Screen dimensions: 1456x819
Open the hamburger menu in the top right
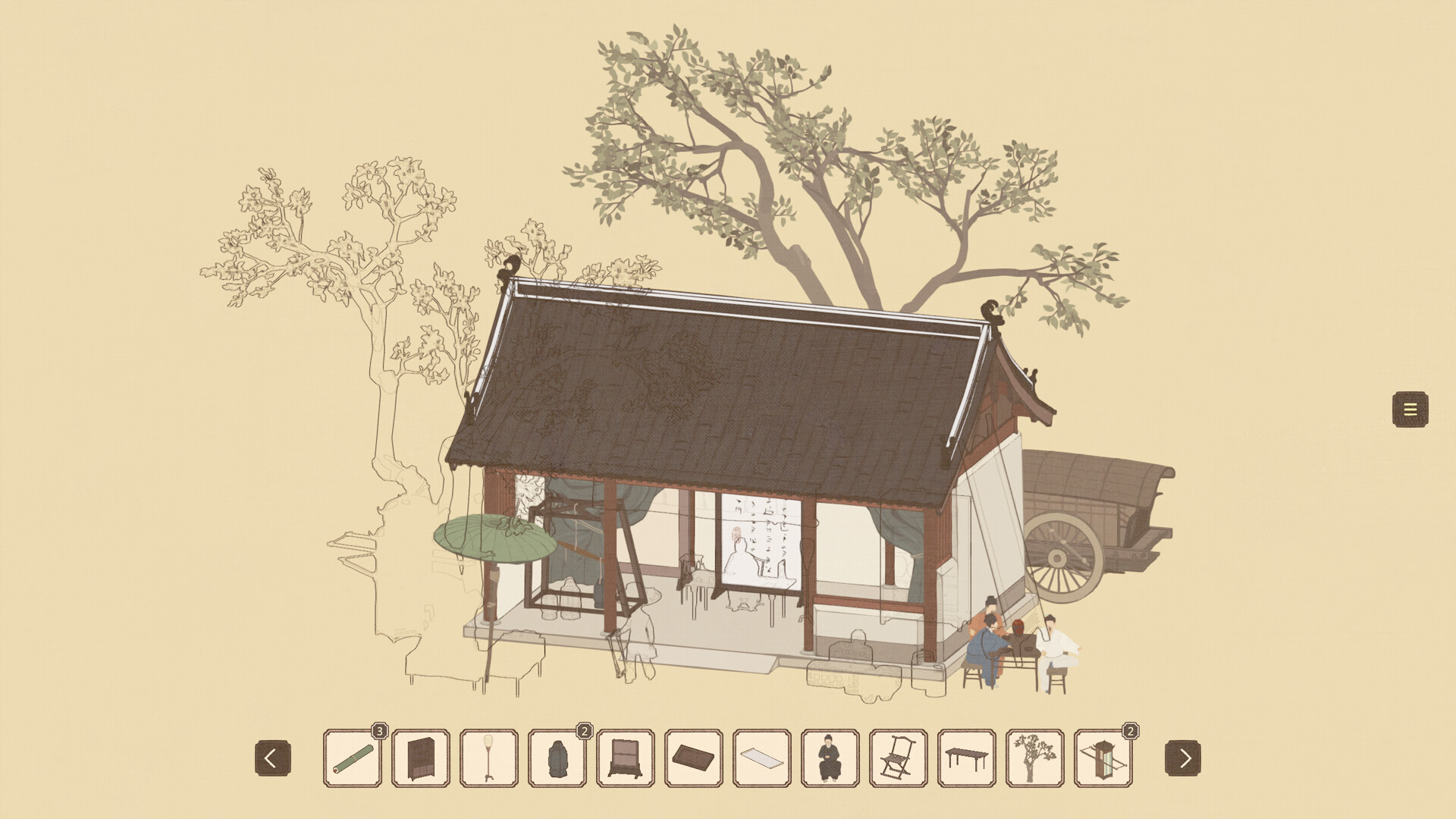pyautogui.click(x=1410, y=408)
